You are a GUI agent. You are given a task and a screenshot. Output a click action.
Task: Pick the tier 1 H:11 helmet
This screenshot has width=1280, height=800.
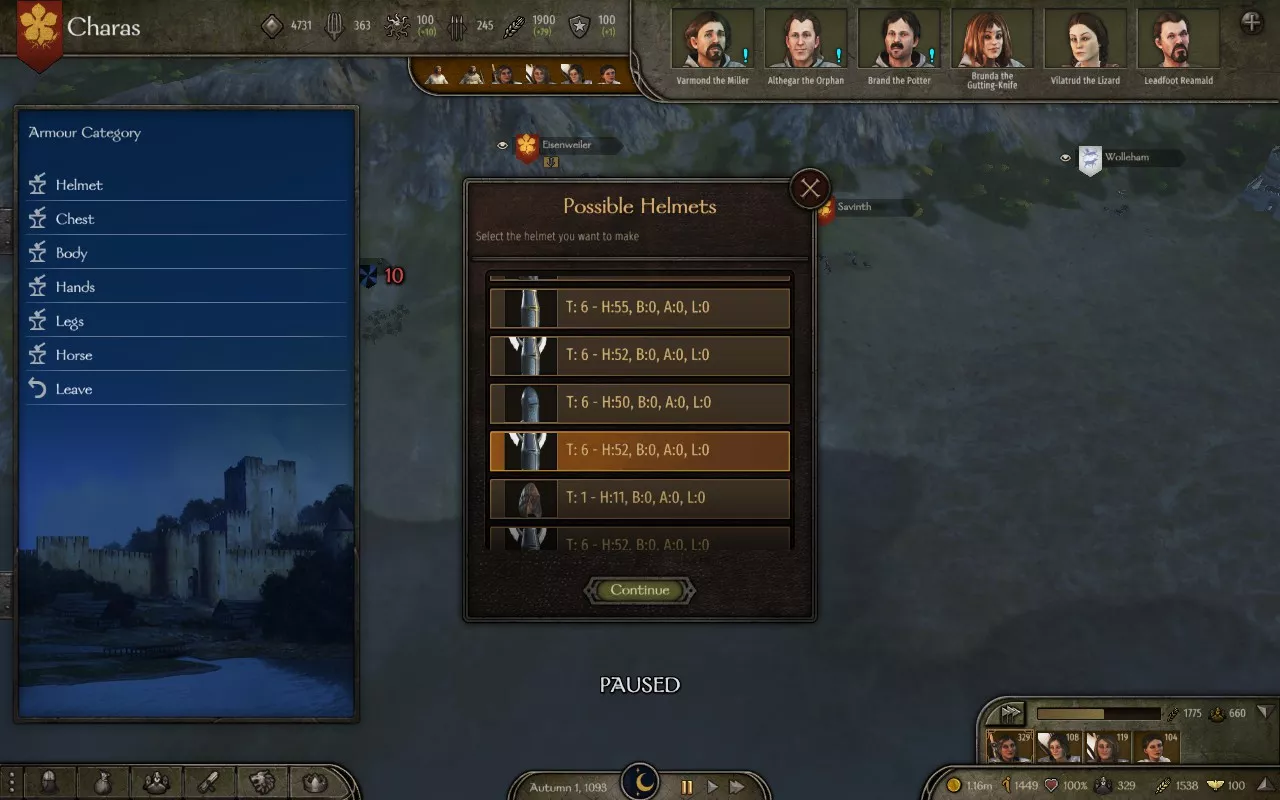click(x=640, y=498)
